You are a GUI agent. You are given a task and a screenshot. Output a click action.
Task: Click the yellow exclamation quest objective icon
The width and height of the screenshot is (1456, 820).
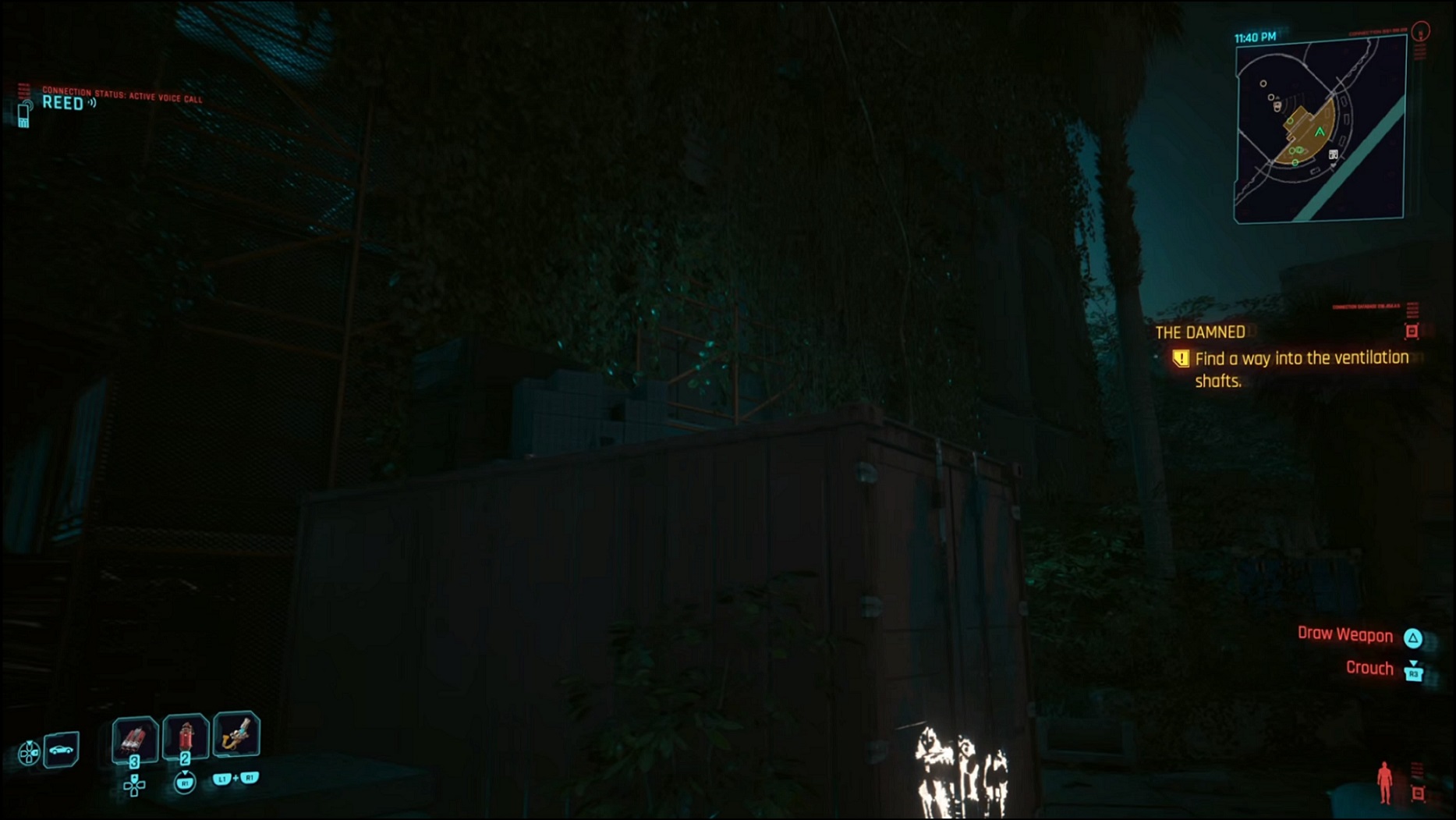point(1183,358)
